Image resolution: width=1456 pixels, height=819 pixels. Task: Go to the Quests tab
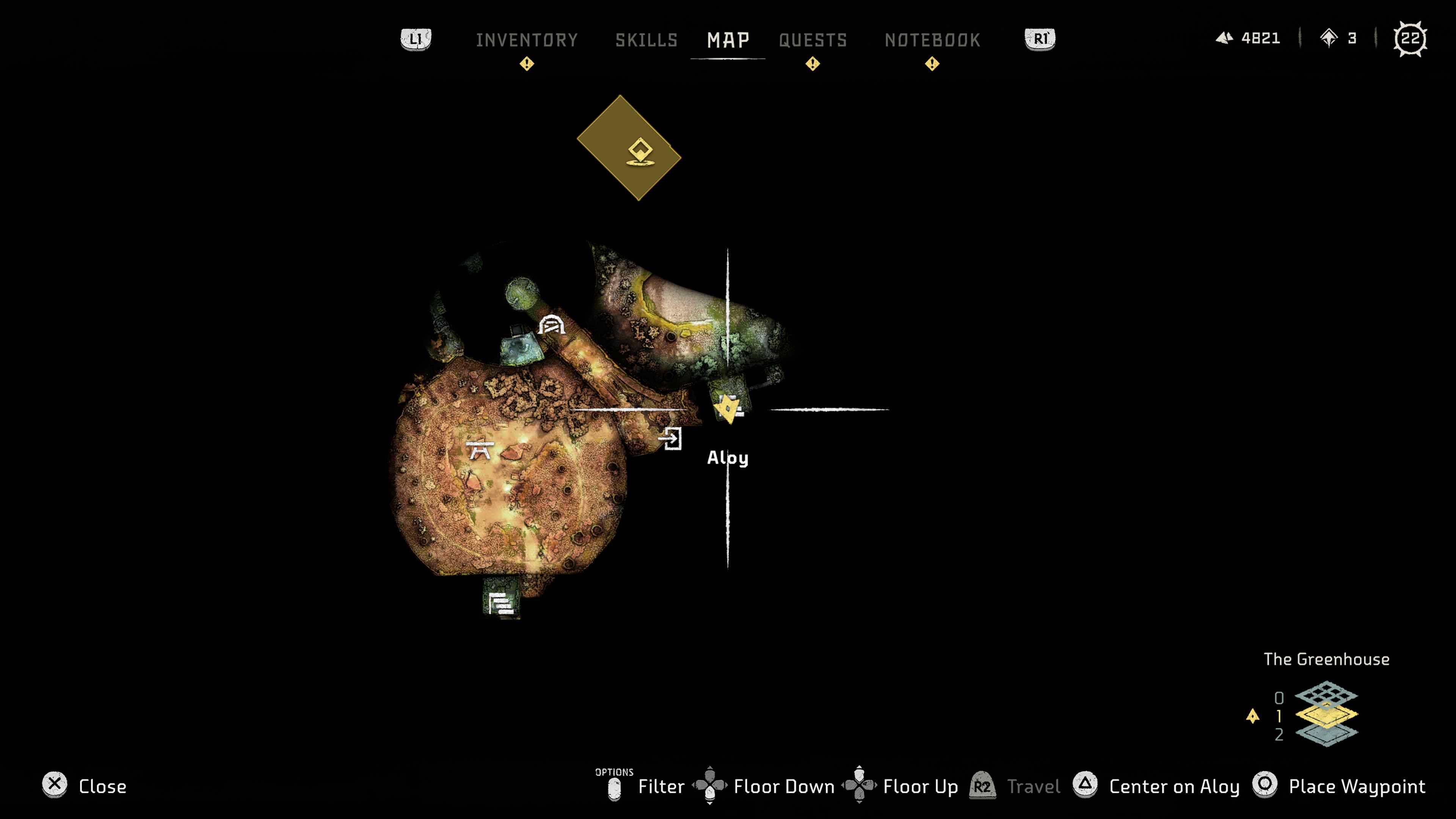click(x=813, y=40)
